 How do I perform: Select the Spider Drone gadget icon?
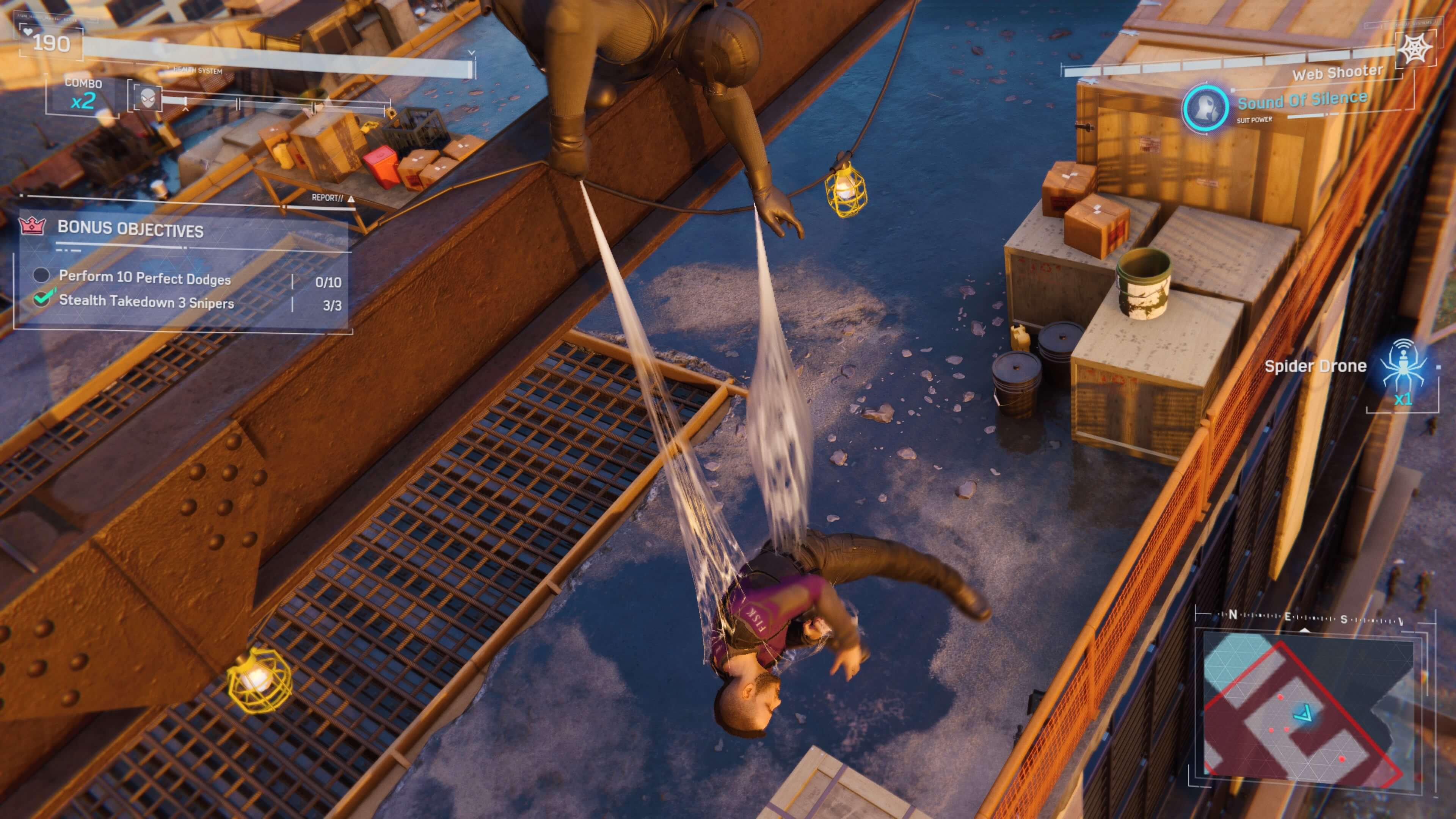point(1402,364)
